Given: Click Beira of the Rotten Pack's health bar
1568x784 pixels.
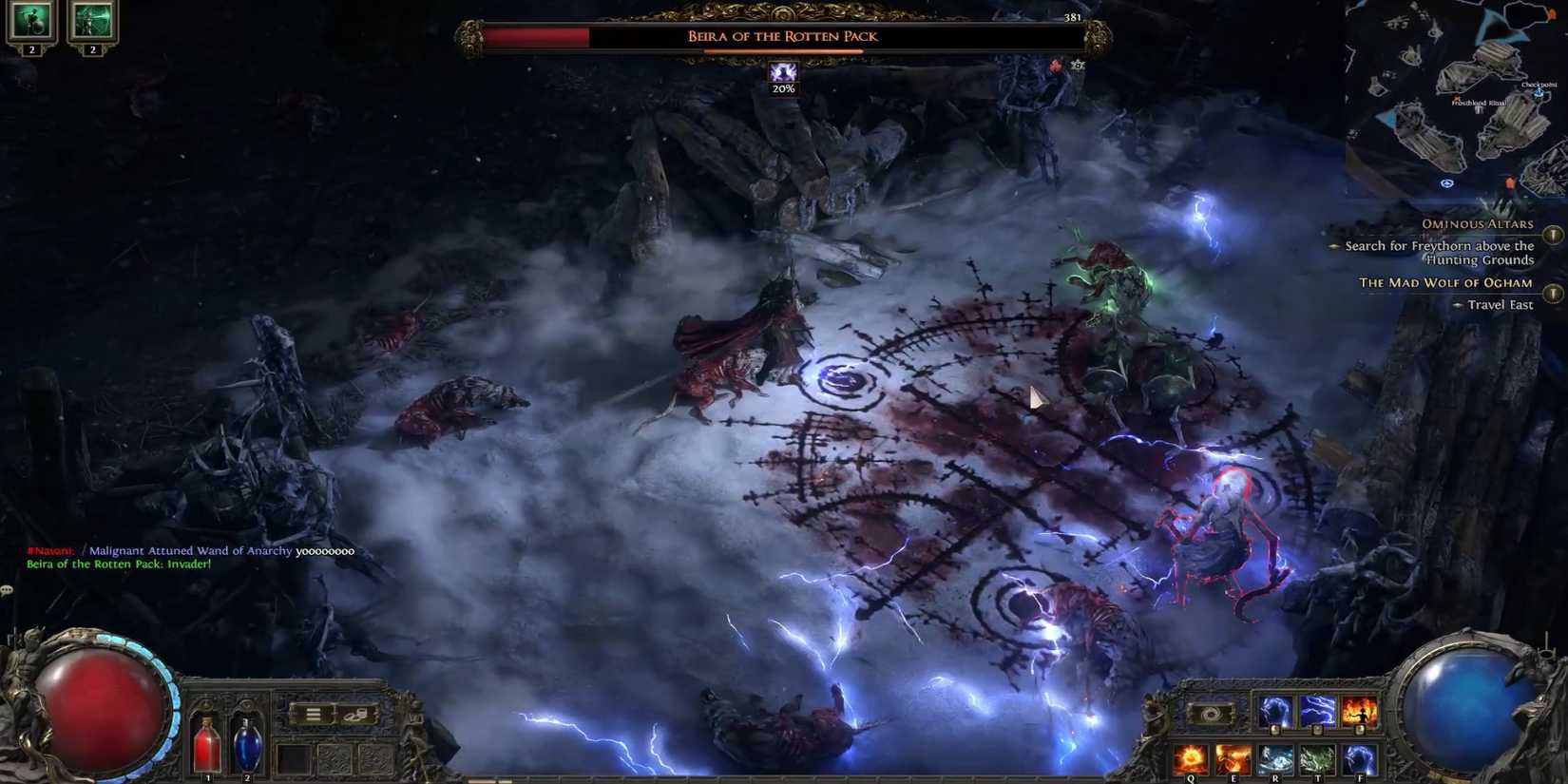Looking at the screenshot, I should (x=779, y=36).
